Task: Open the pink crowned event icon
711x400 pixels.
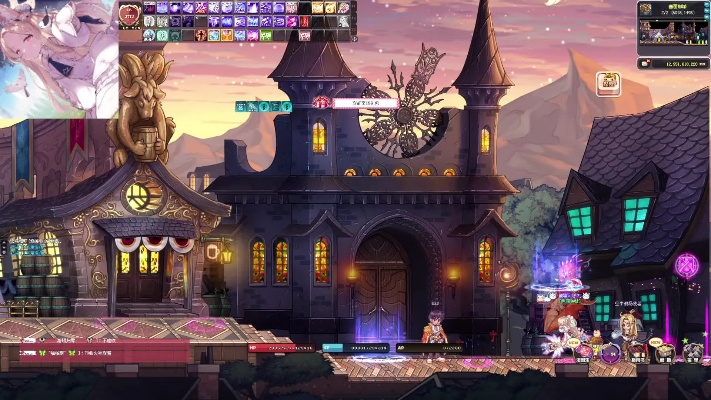Action: (607, 83)
